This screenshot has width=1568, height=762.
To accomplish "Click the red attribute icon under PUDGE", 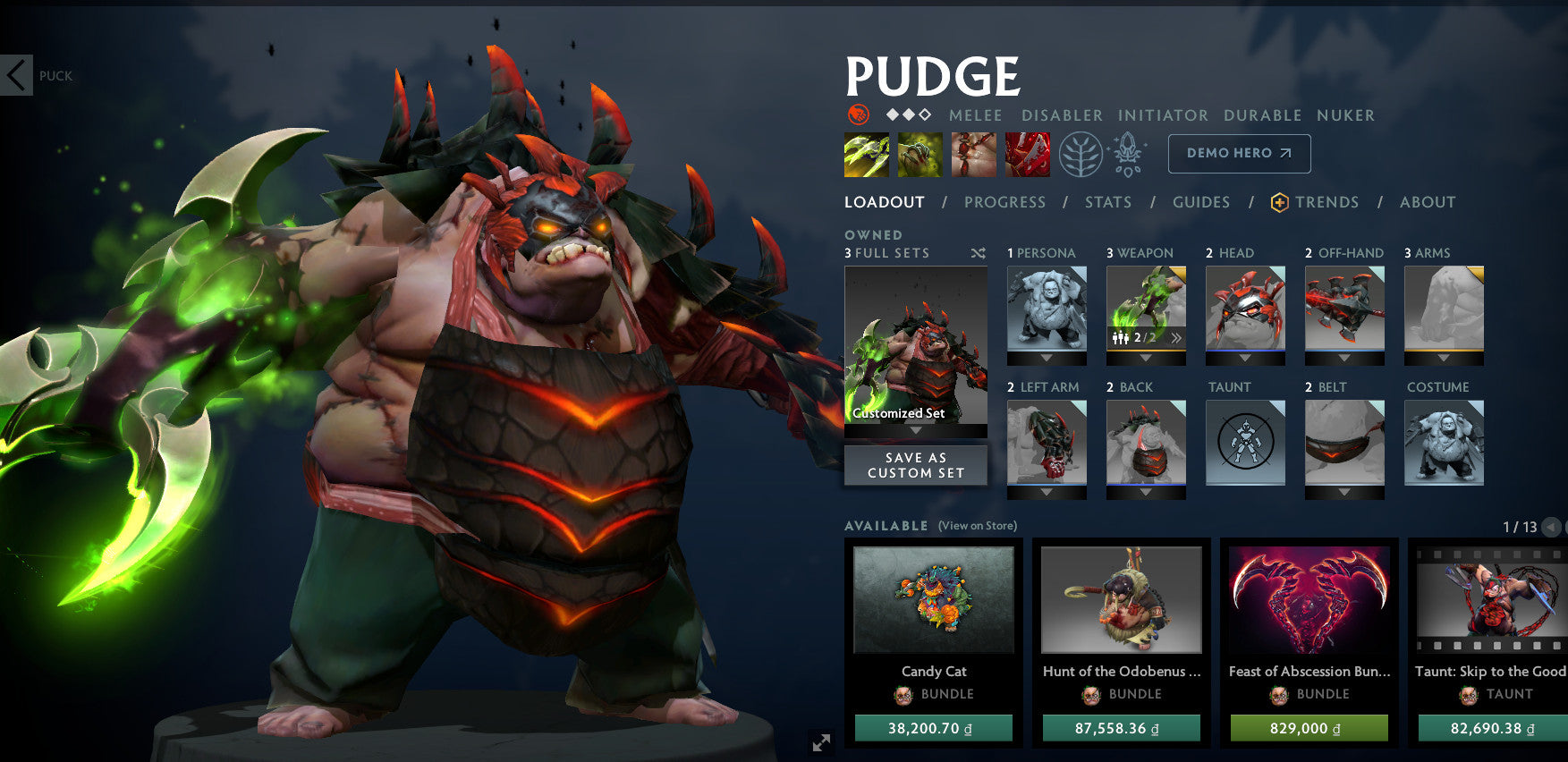I will [x=857, y=114].
